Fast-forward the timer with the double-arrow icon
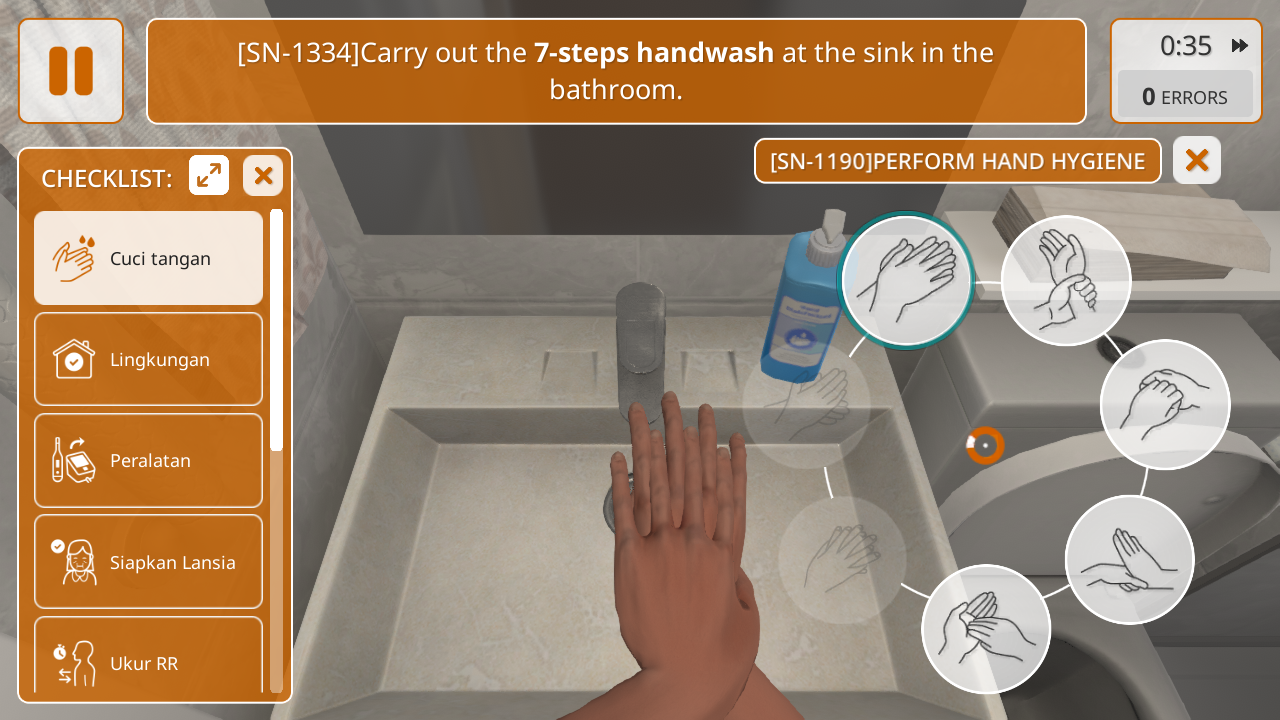Viewport: 1280px width, 720px height. pyautogui.click(x=1240, y=46)
